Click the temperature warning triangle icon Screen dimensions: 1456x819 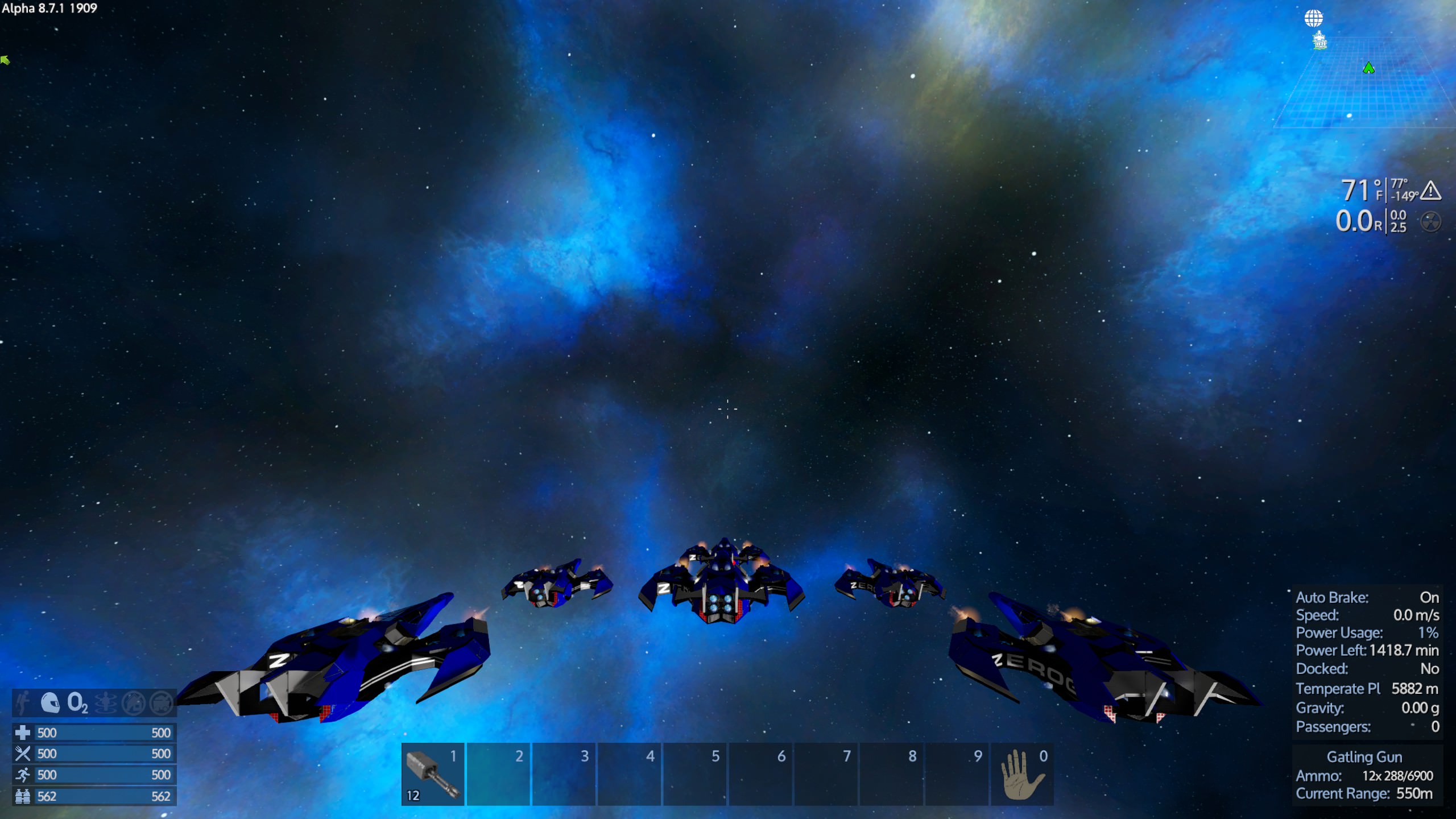pyautogui.click(x=1430, y=191)
